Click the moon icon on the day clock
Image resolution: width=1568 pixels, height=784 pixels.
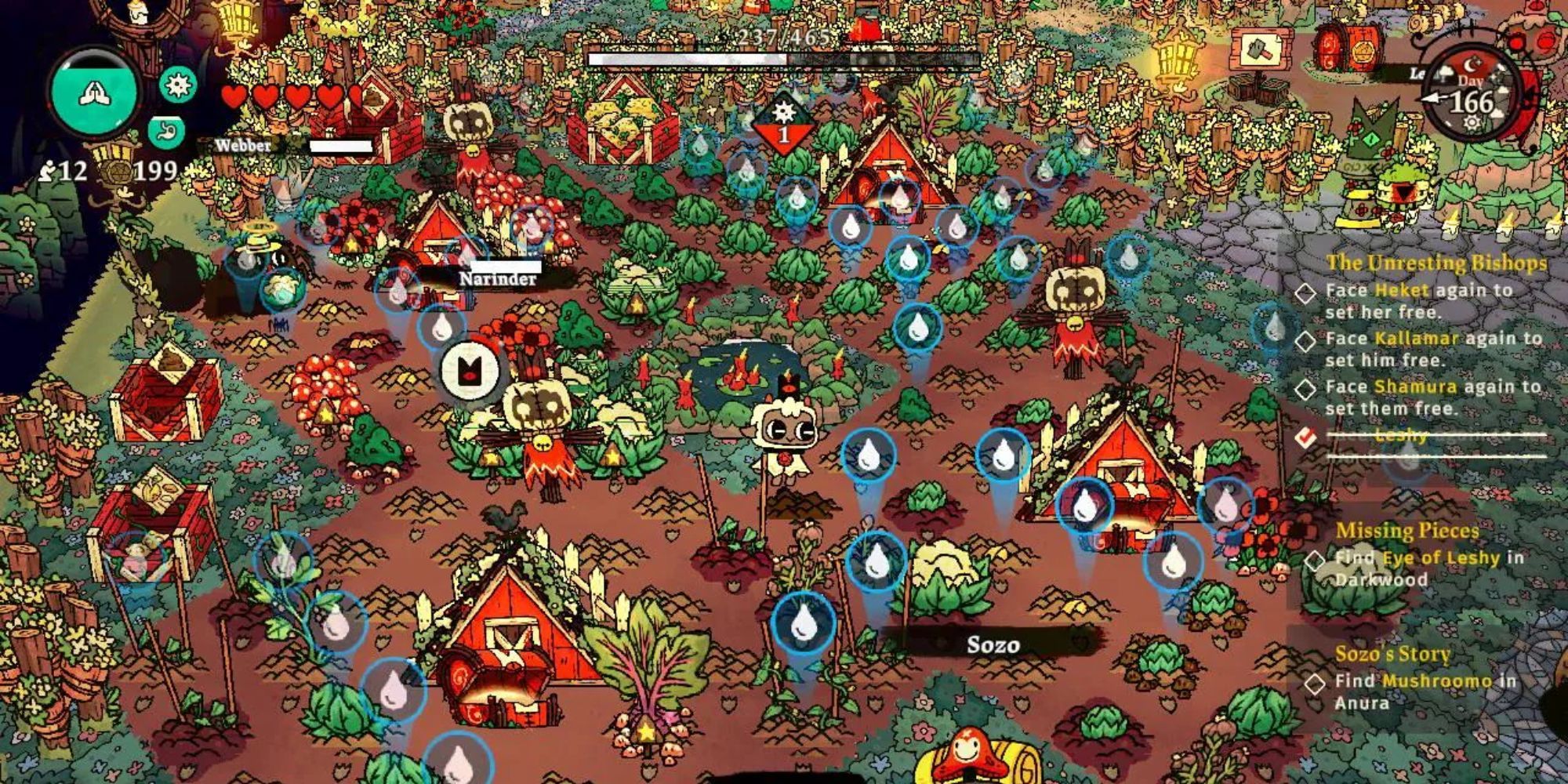click(x=1470, y=65)
